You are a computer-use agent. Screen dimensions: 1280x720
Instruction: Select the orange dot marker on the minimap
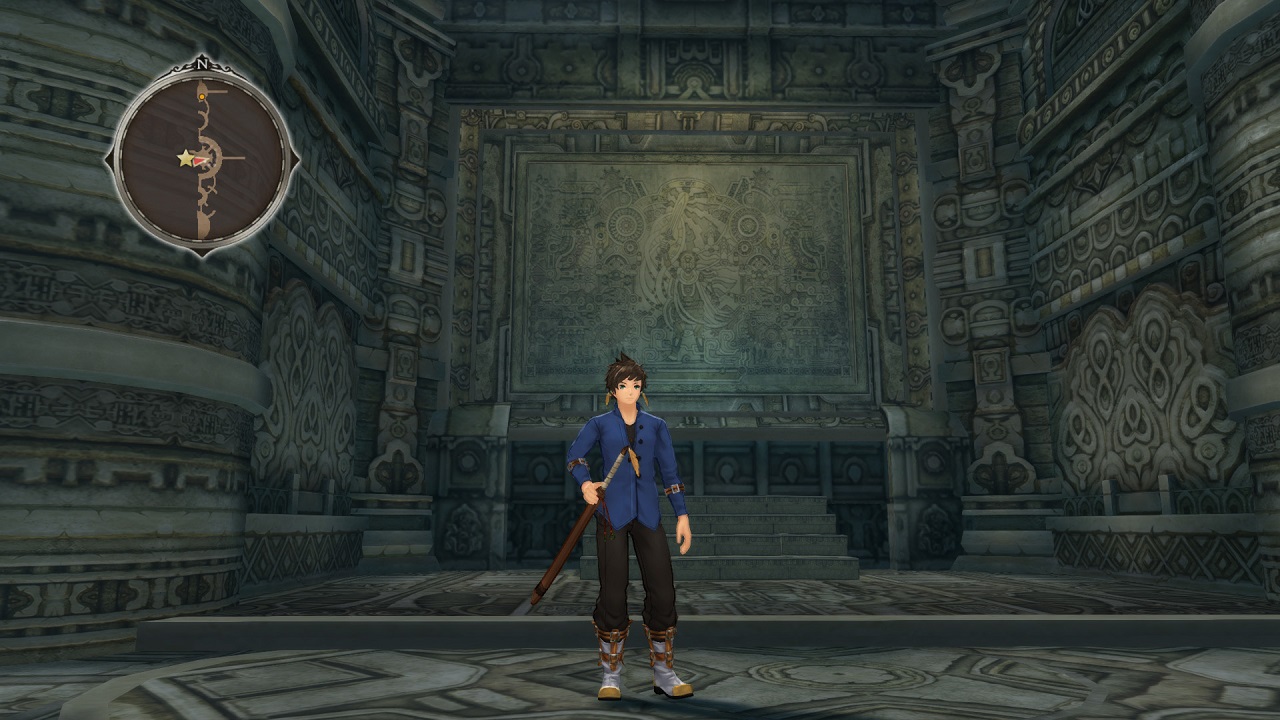[x=202, y=96]
